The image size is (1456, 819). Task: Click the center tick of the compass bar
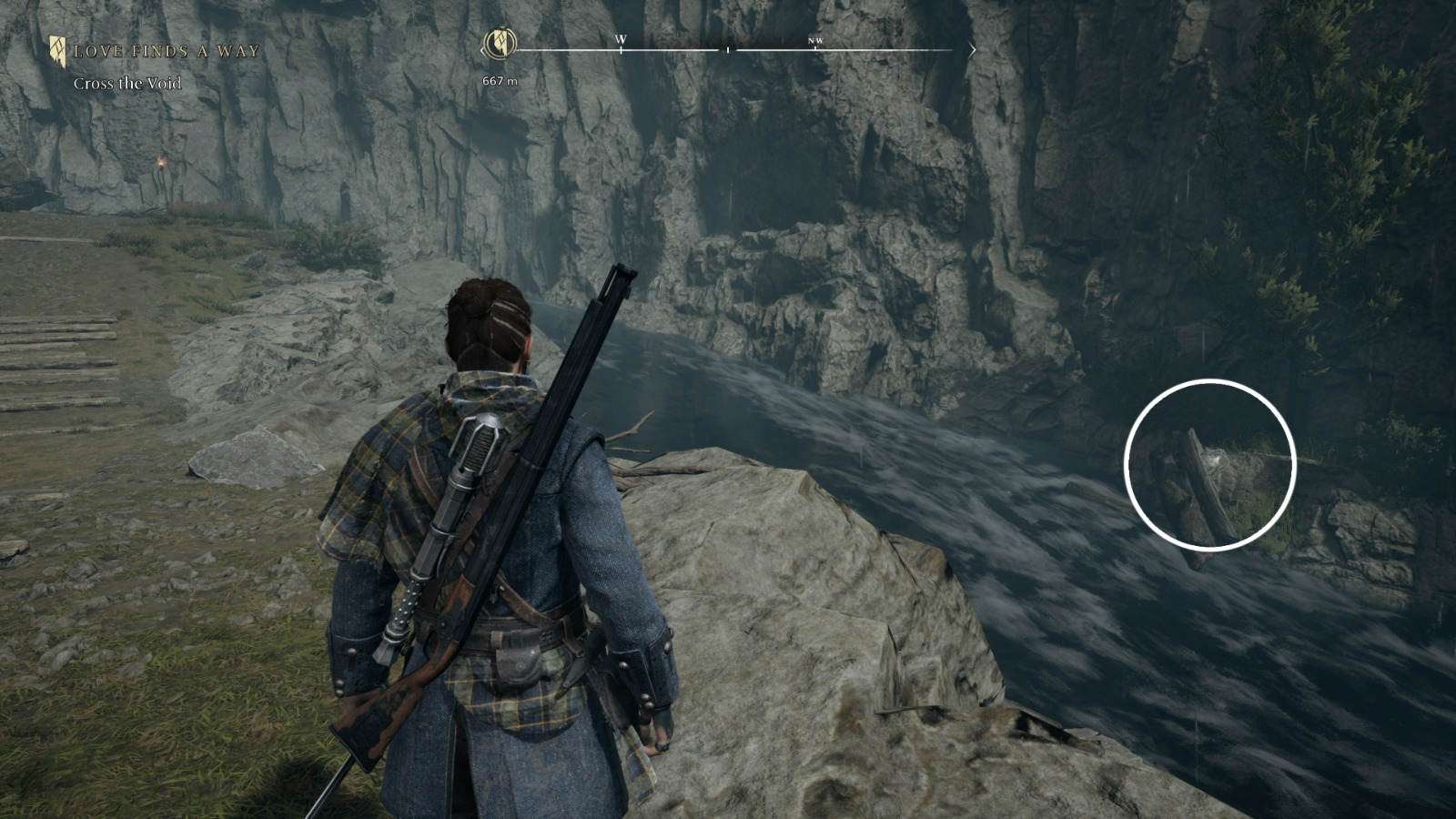click(727, 50)
